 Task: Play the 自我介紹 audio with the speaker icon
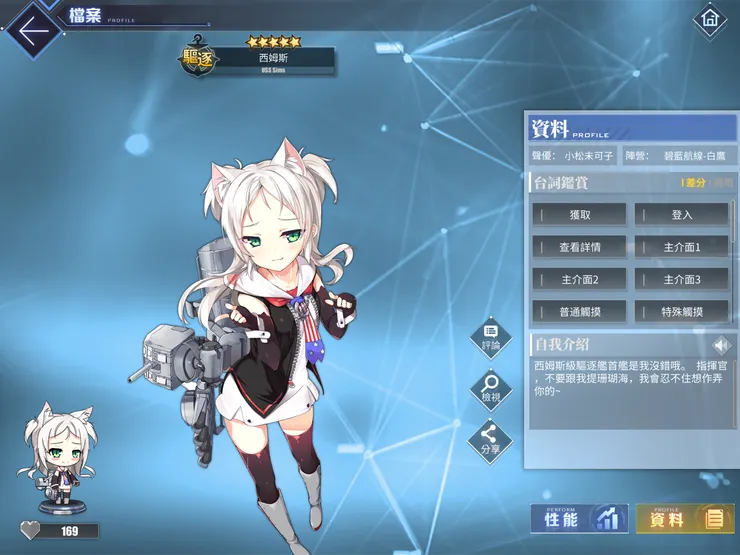point(721,346)
